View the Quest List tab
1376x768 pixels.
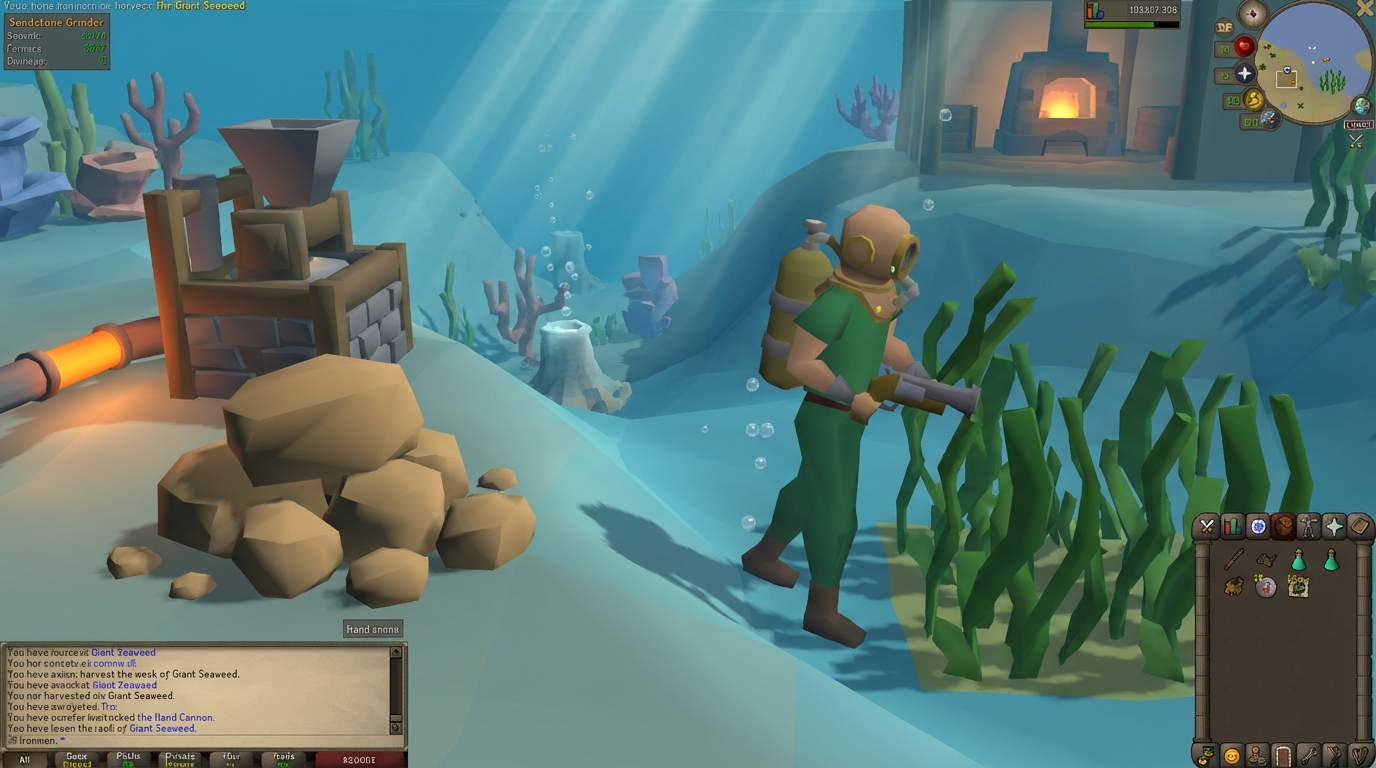pos(1260,526)
